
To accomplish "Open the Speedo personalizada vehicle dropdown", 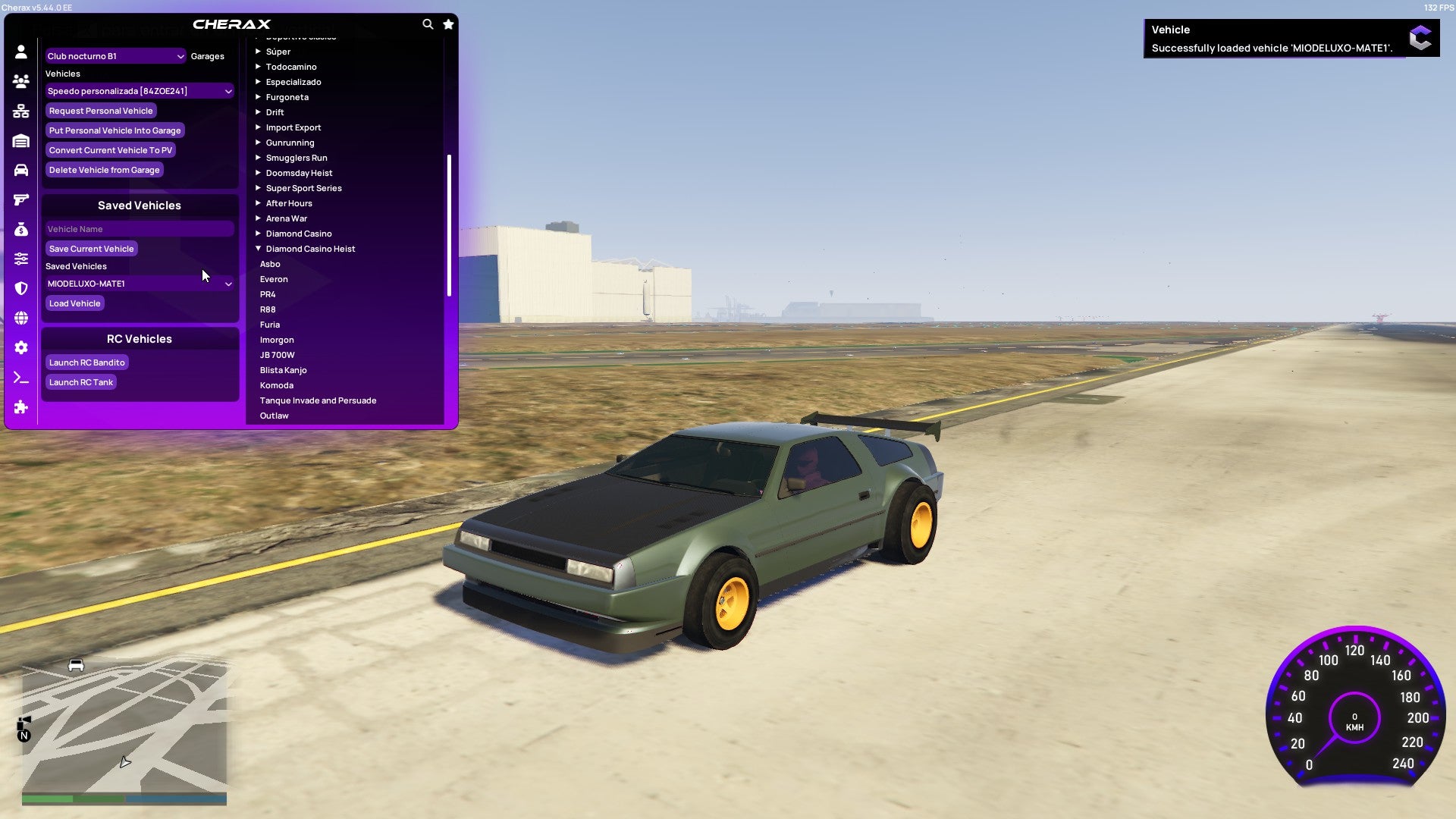I will tap(140, 90).
